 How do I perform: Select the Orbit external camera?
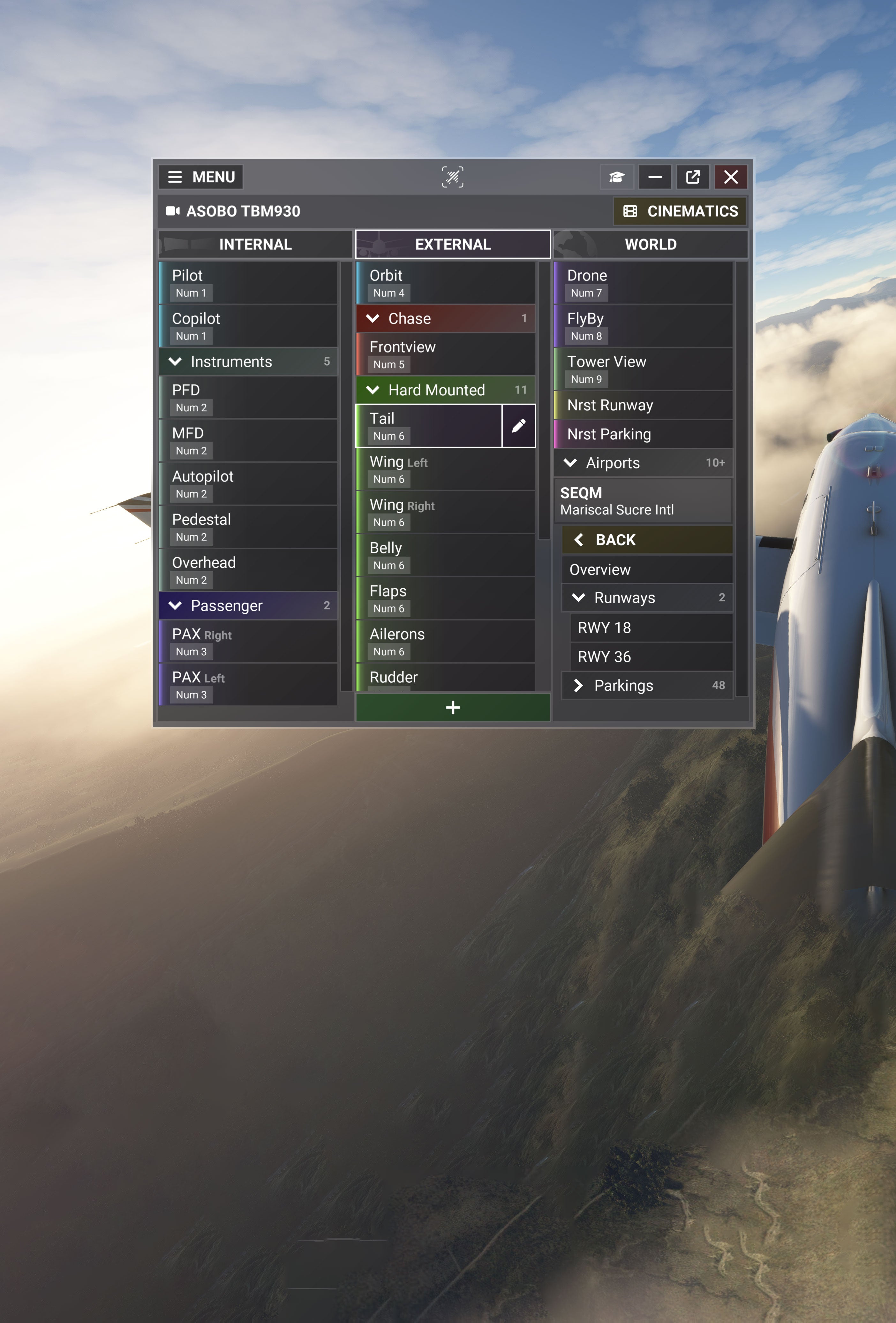pyautogui.click(x=445, y=282)
